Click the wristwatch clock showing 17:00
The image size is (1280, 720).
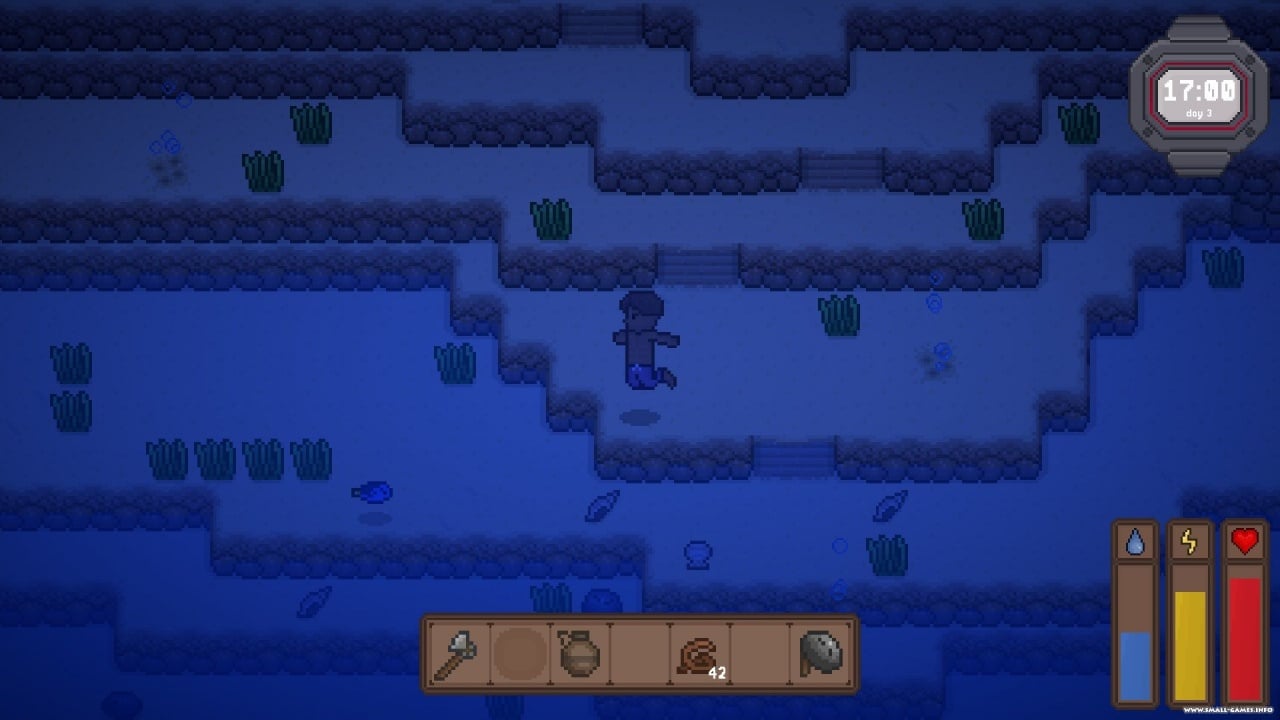point(1199,96)
